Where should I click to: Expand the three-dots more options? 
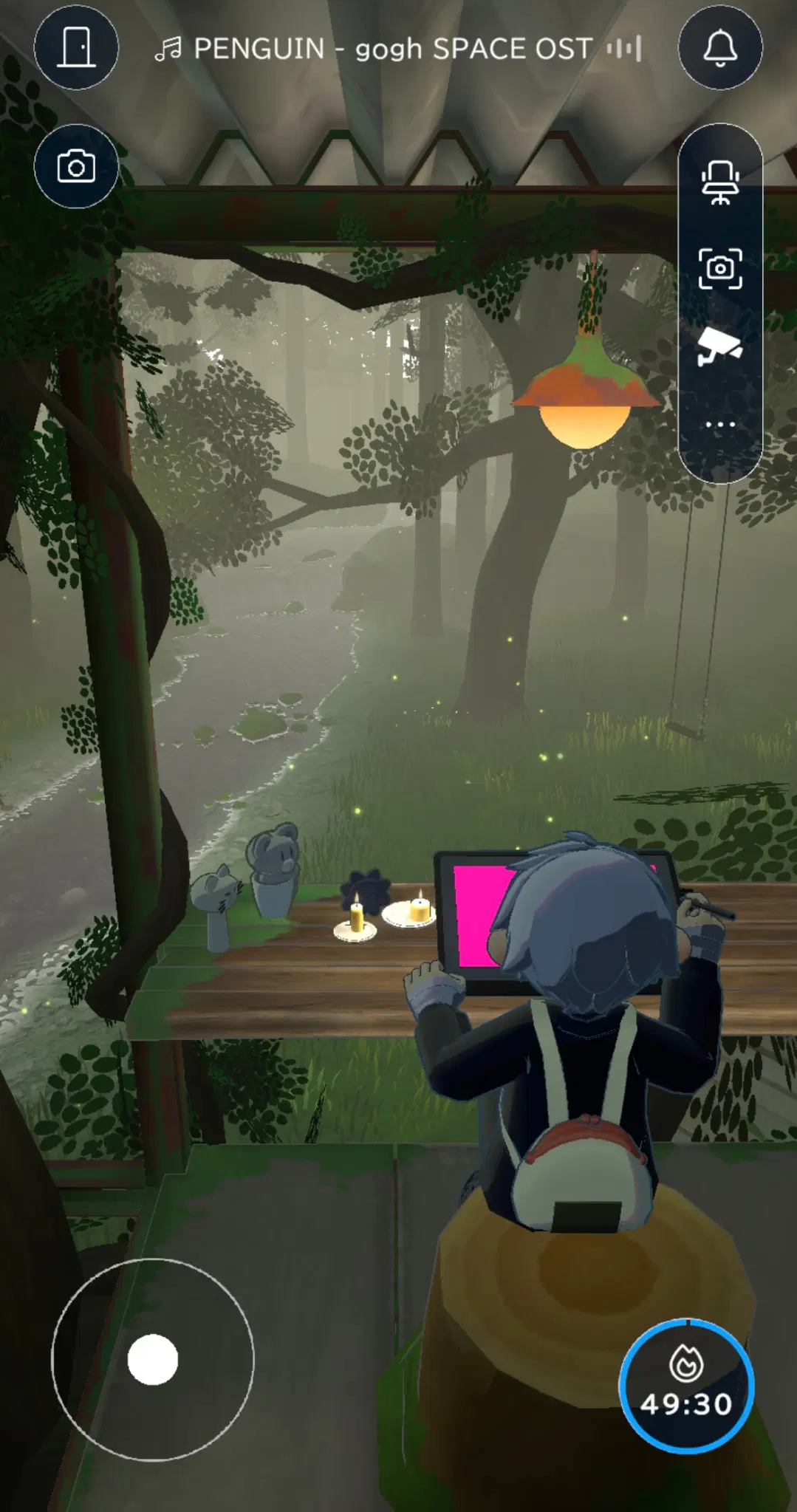pos(720,425)
